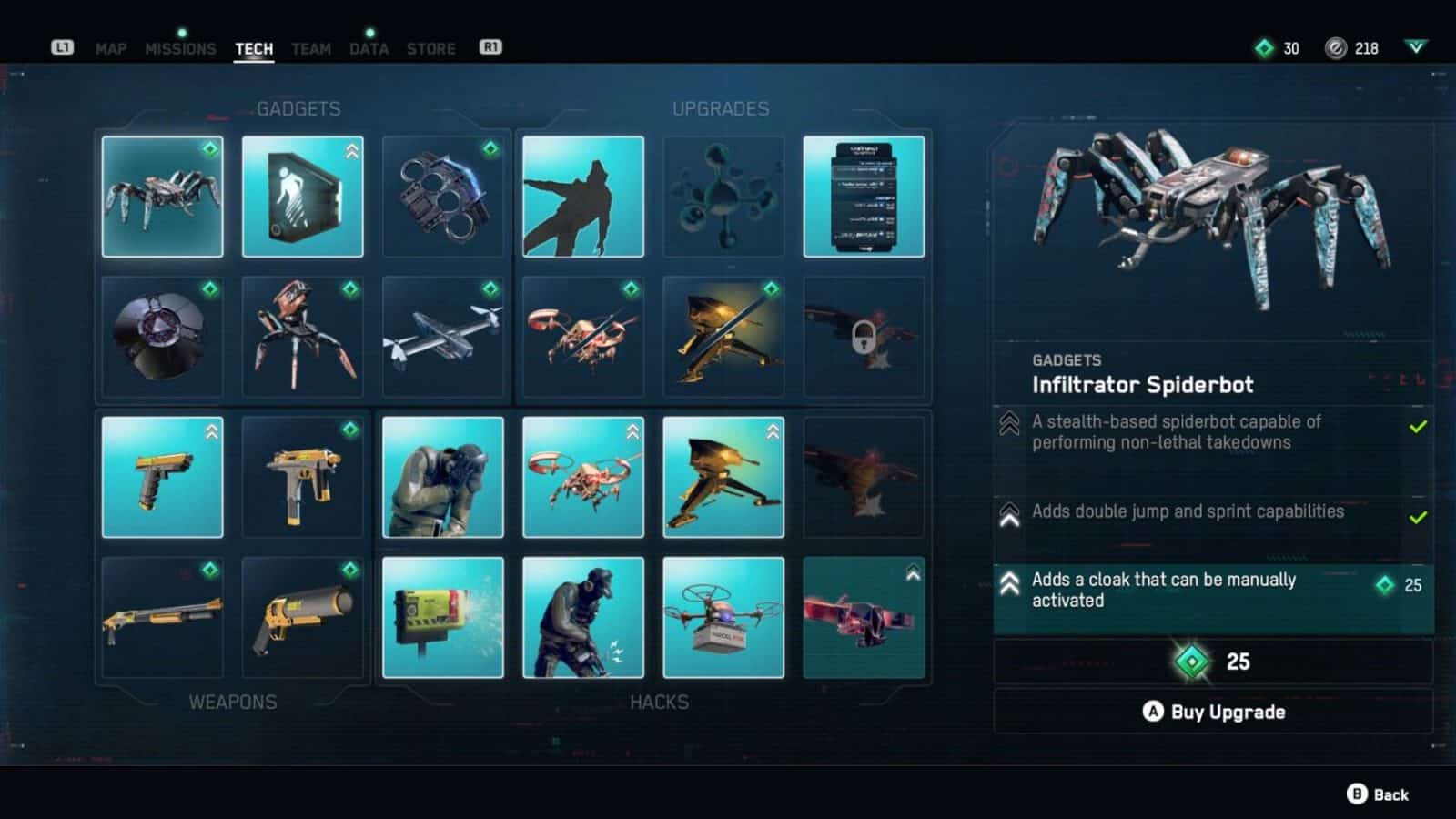This screenshot has width=1456, height=819.
Task: Choose the AR Cloak gadget tile
Action: [x=302, y=197]
